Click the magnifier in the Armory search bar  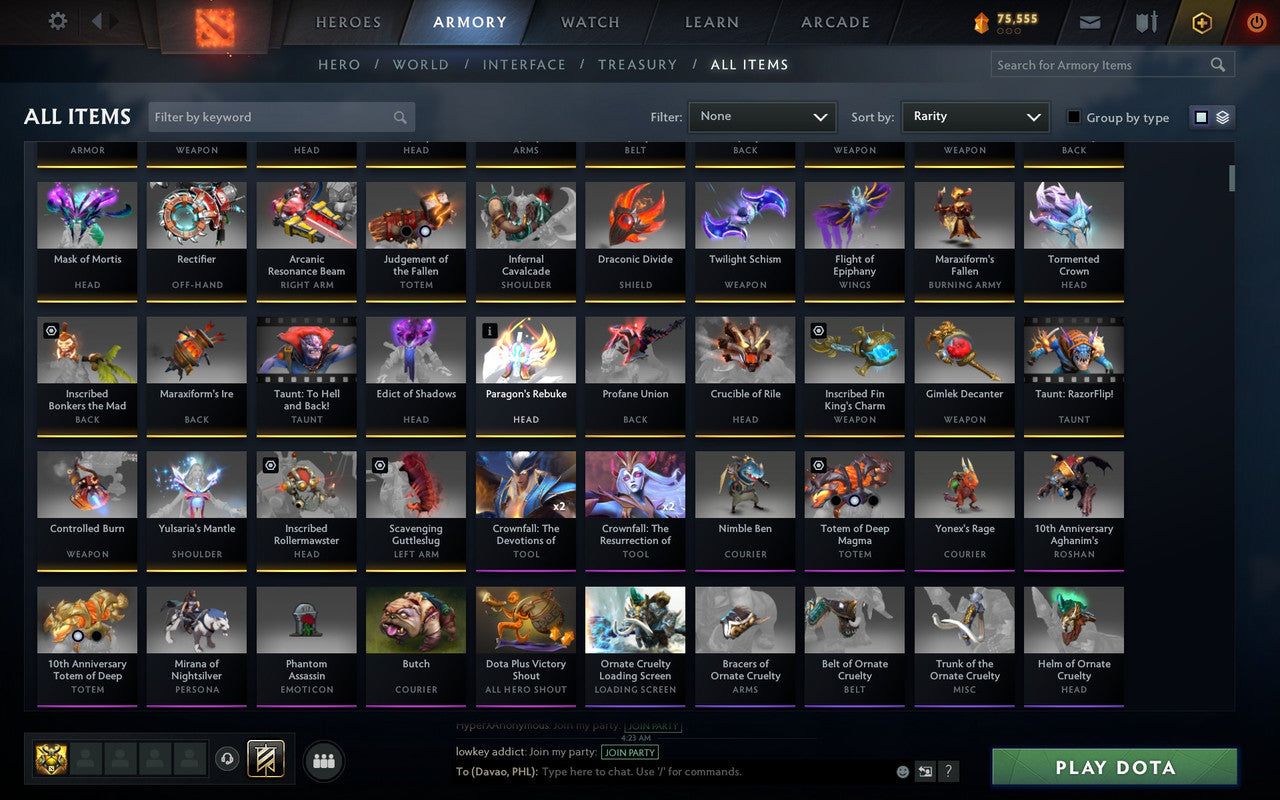(1217, 64)
